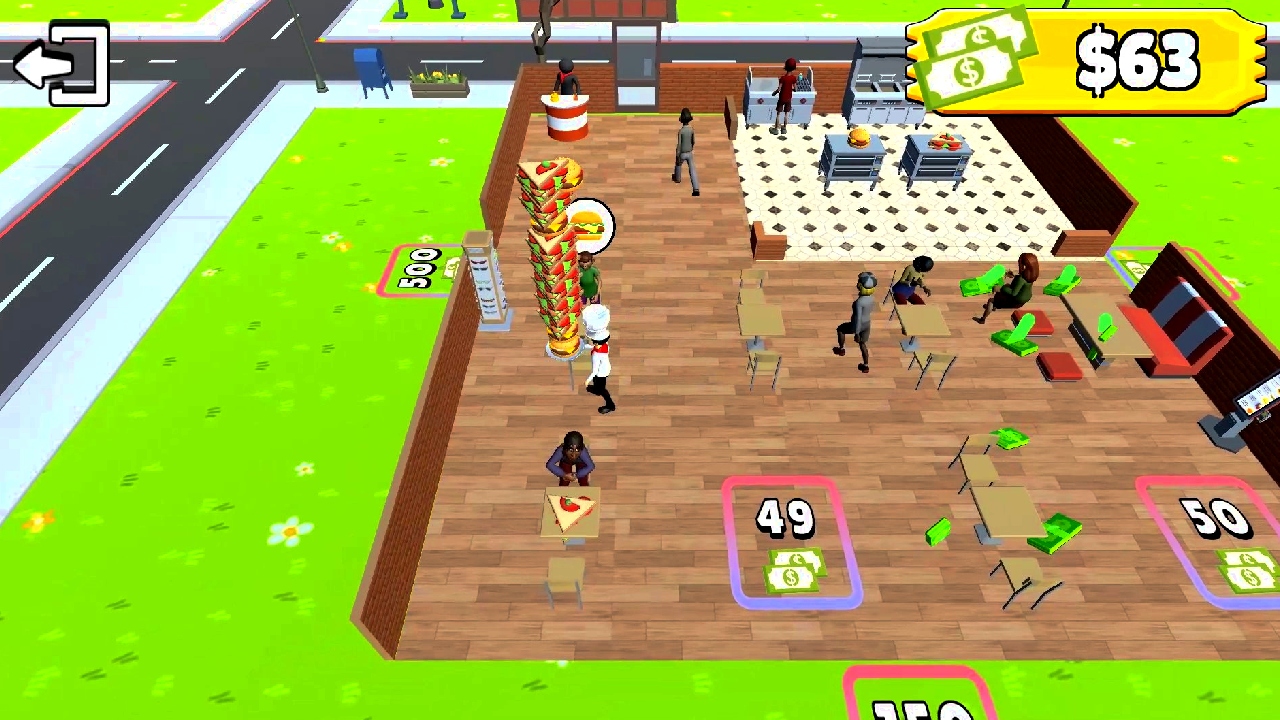
Task: Select the burger prep table in the kitchen
Action: (x=855, y=155)
